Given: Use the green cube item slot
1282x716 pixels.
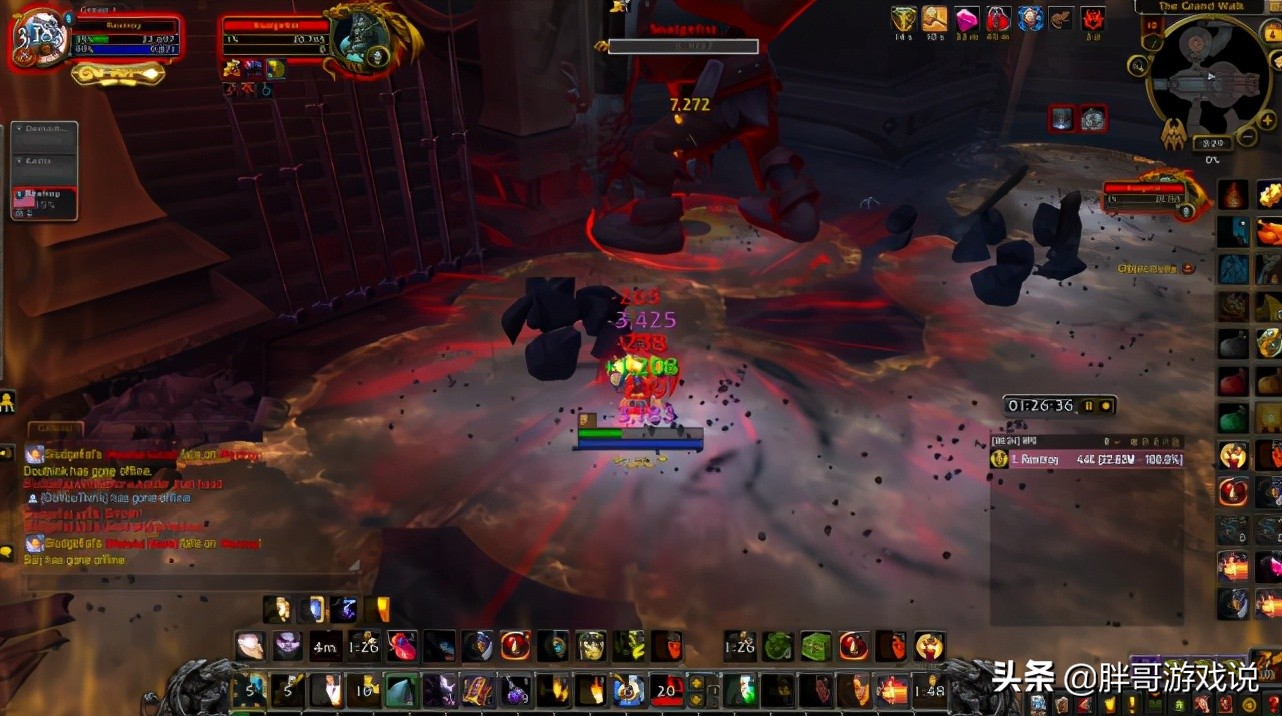Looking at the screenshot, I should coord(815,645).
